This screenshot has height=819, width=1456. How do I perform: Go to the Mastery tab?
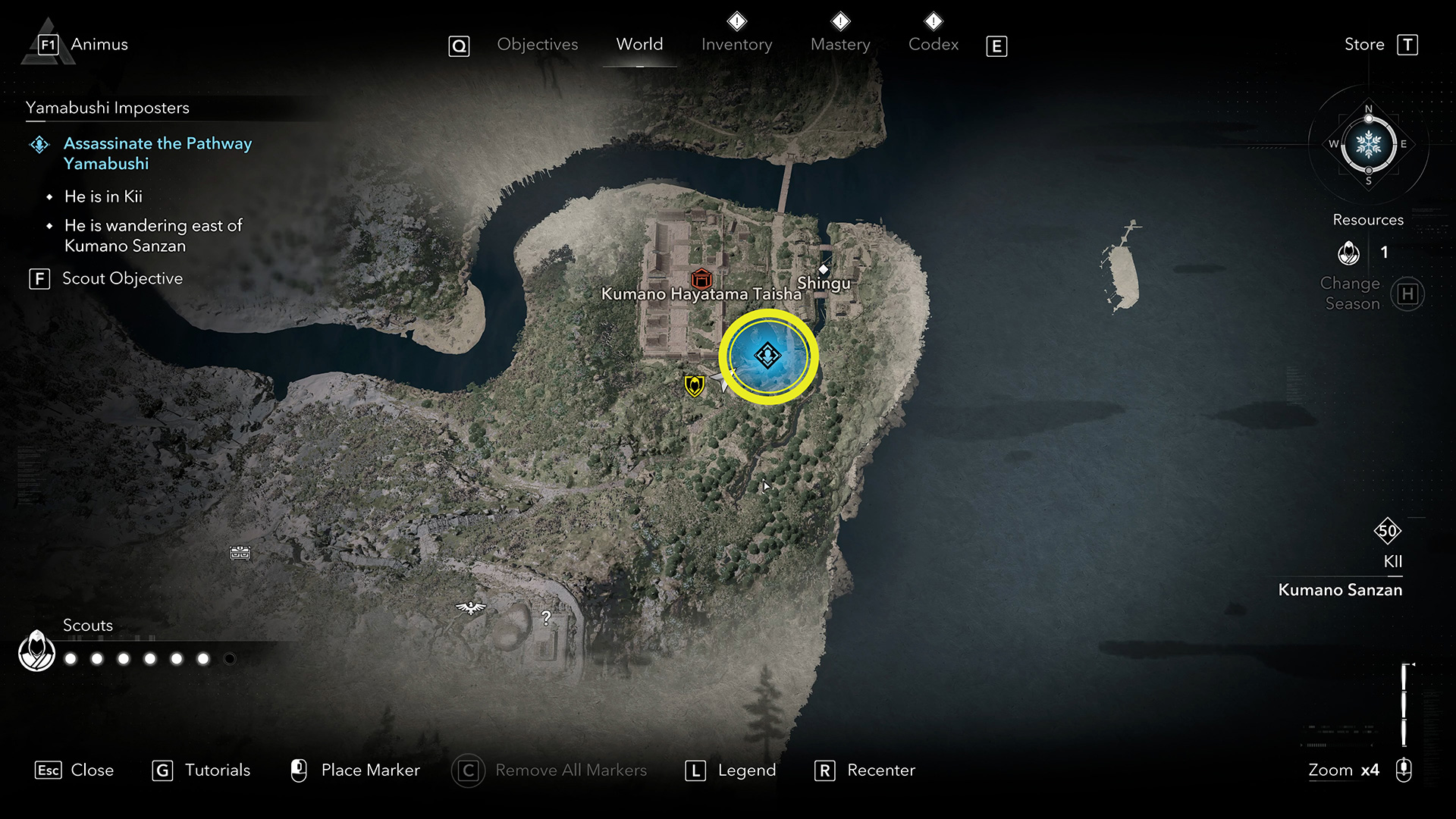click(x=840, y=45)
